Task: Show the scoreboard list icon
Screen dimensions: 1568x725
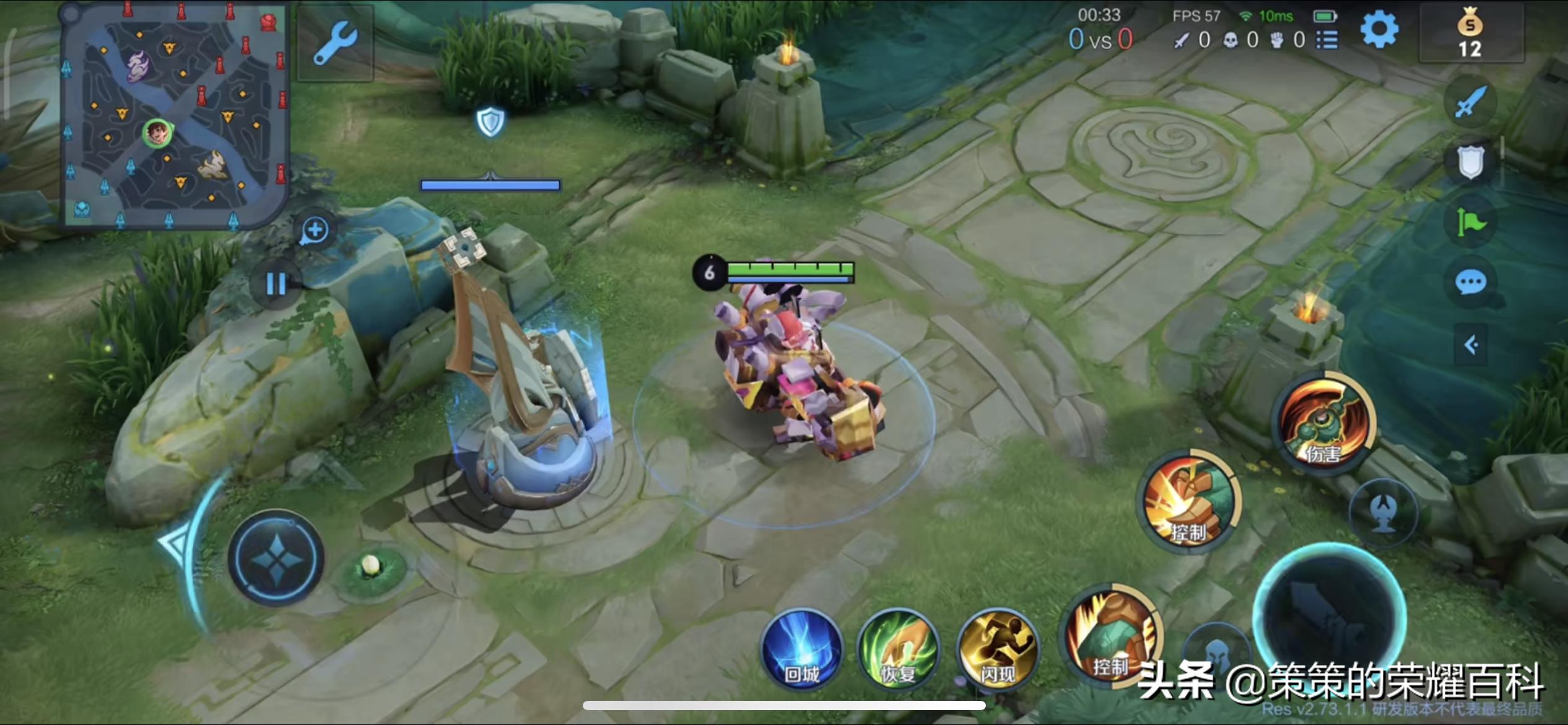Action: pyautogui.click(x=1326, y=40)
